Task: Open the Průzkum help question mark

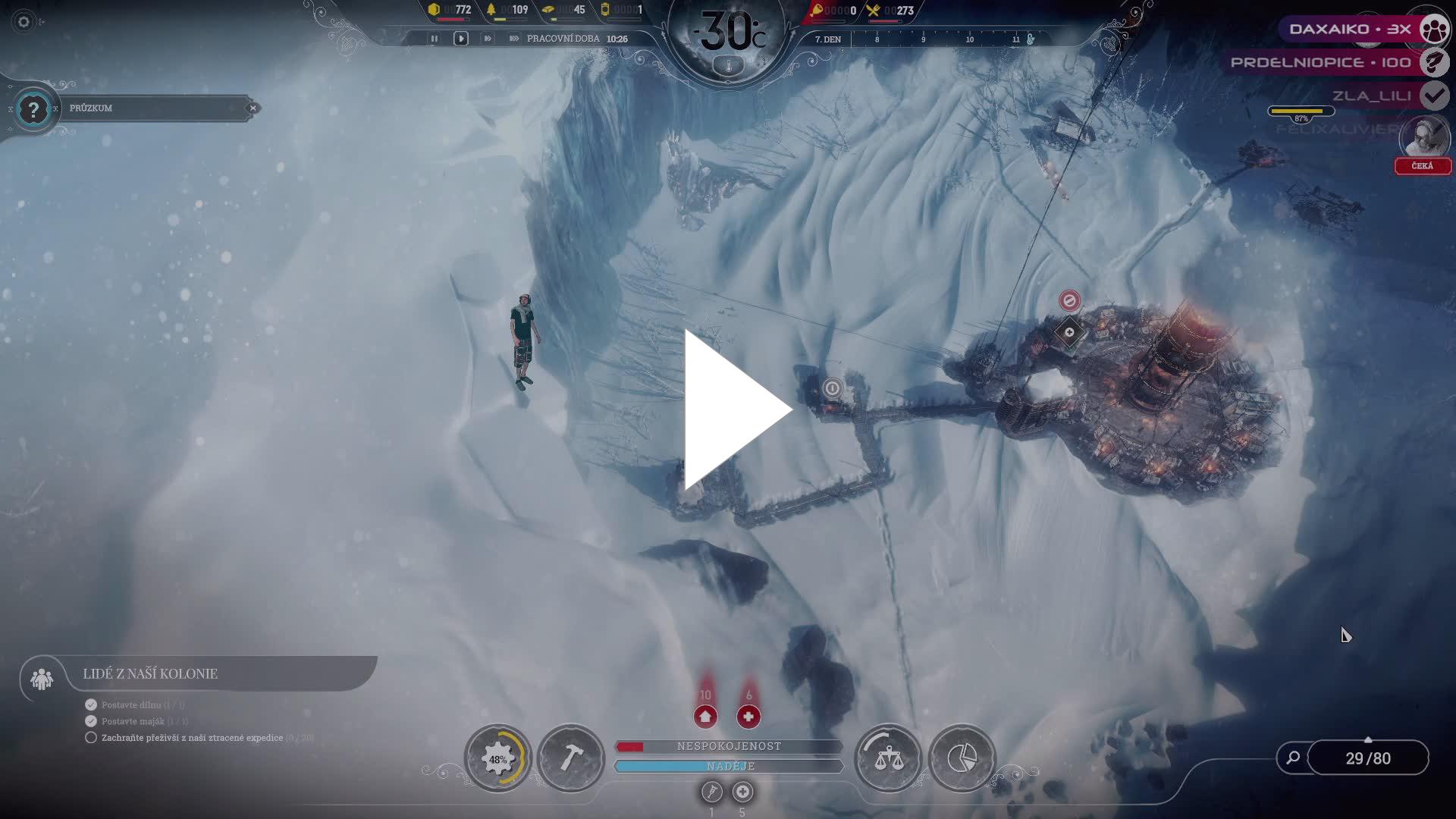Action: [33, 110]
